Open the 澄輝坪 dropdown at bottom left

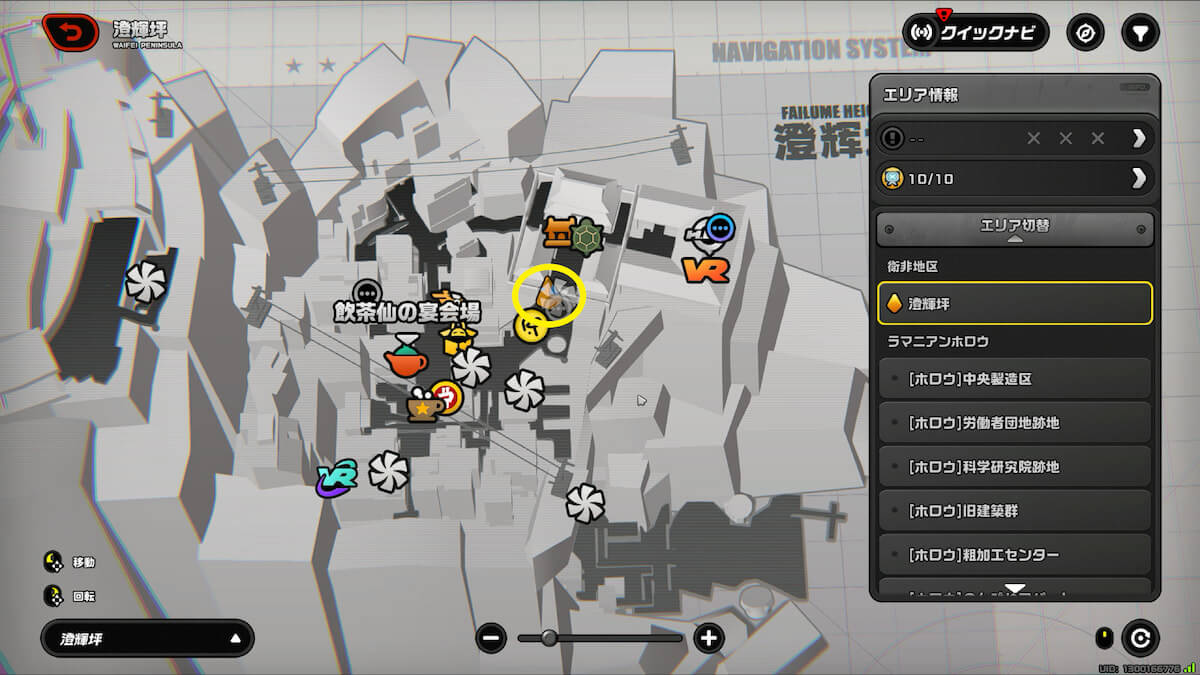[x=147, y=638]
